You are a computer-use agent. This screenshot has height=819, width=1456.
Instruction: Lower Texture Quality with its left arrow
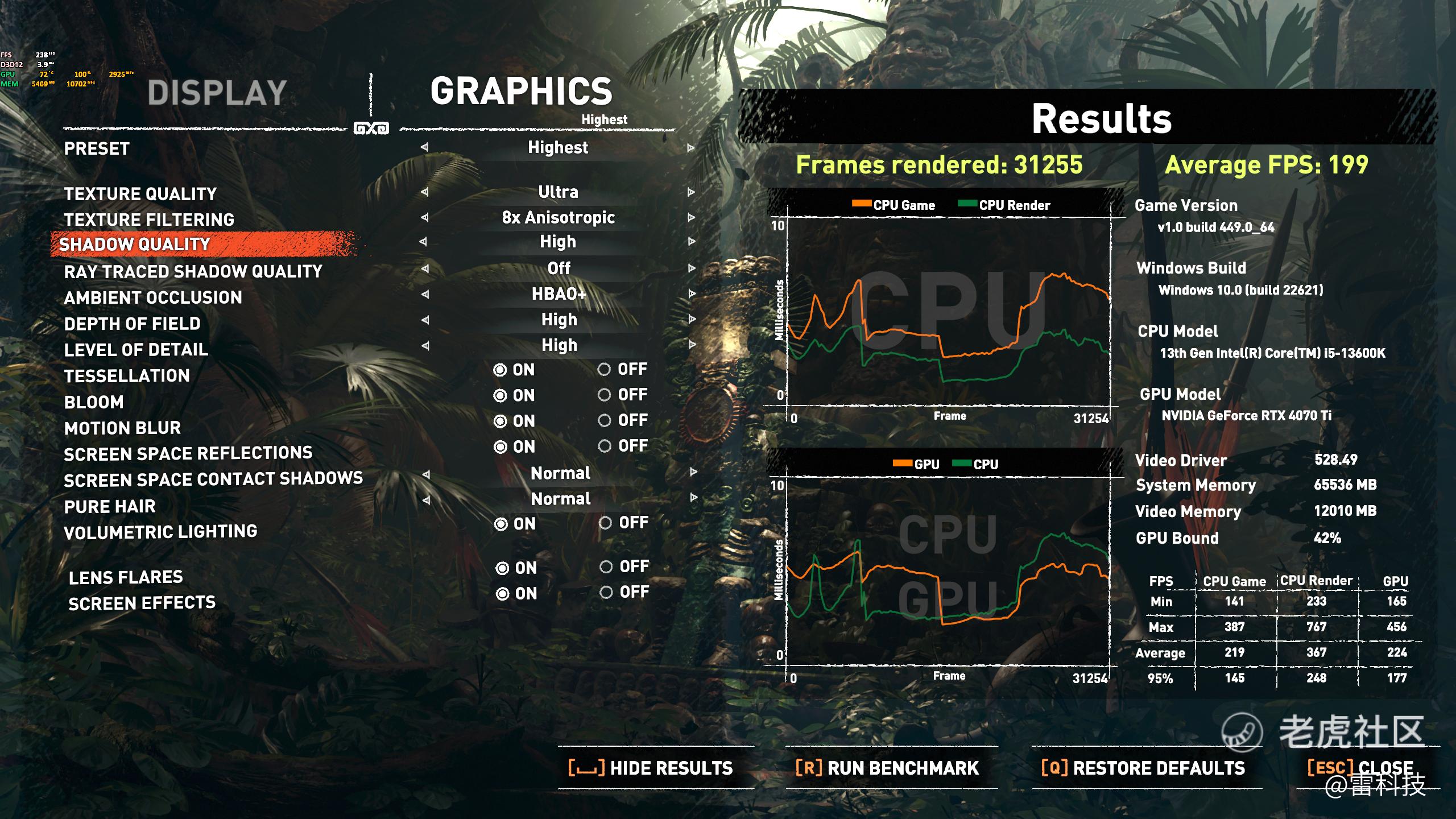424,192
